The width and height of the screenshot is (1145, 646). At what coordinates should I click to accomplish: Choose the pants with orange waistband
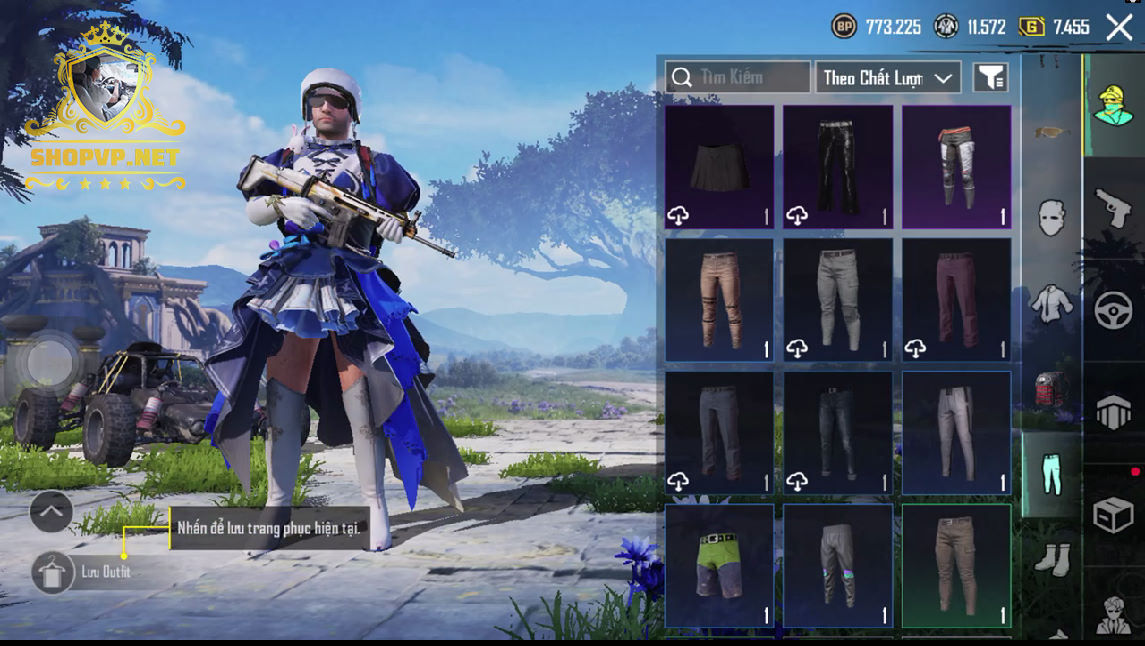[956, 167]
